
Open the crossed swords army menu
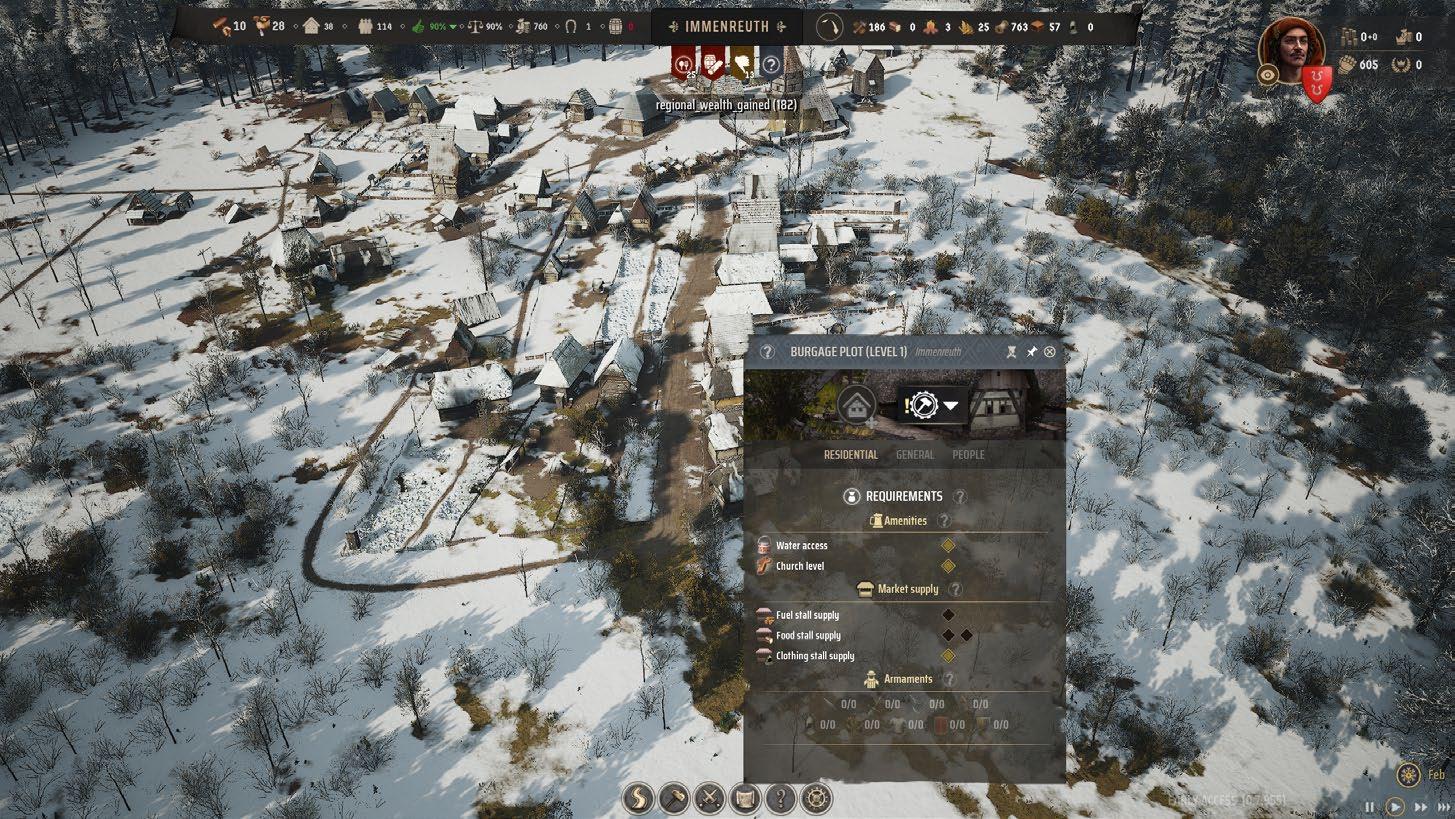click(709, 798)
